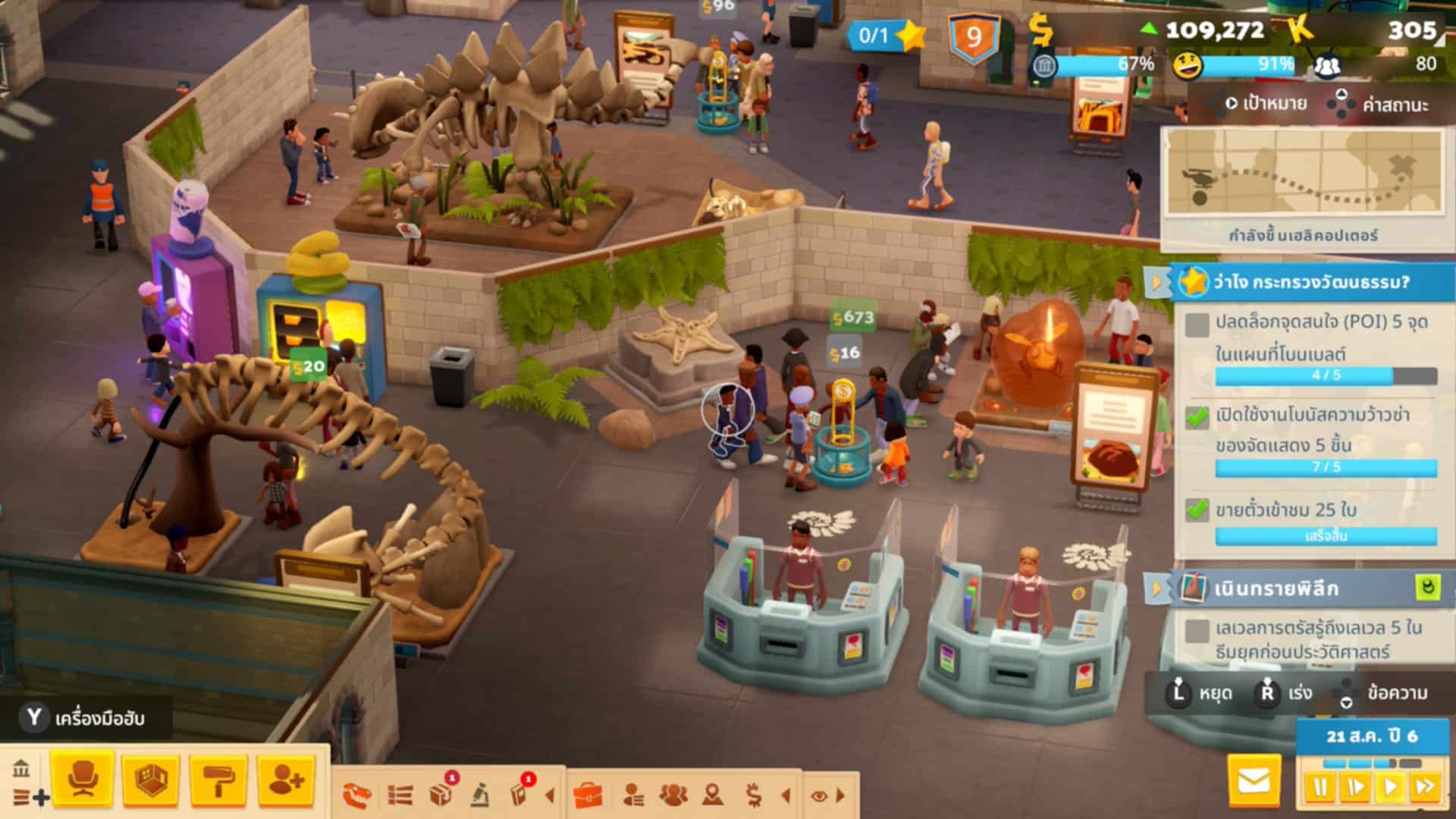Open the dollar sign finances panel
Image resolution: width=1456 pixels, height=819 pixels.
(753, 795)
